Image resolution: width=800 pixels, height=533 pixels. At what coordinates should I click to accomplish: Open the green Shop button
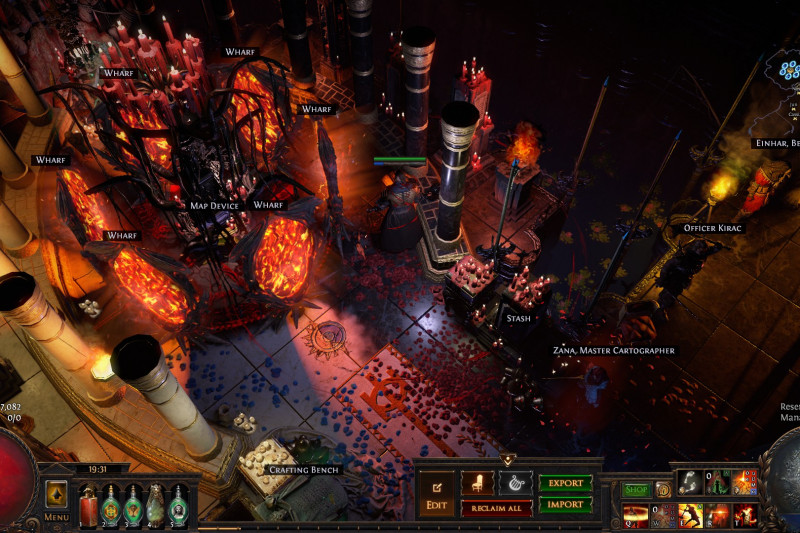point(636,490)
